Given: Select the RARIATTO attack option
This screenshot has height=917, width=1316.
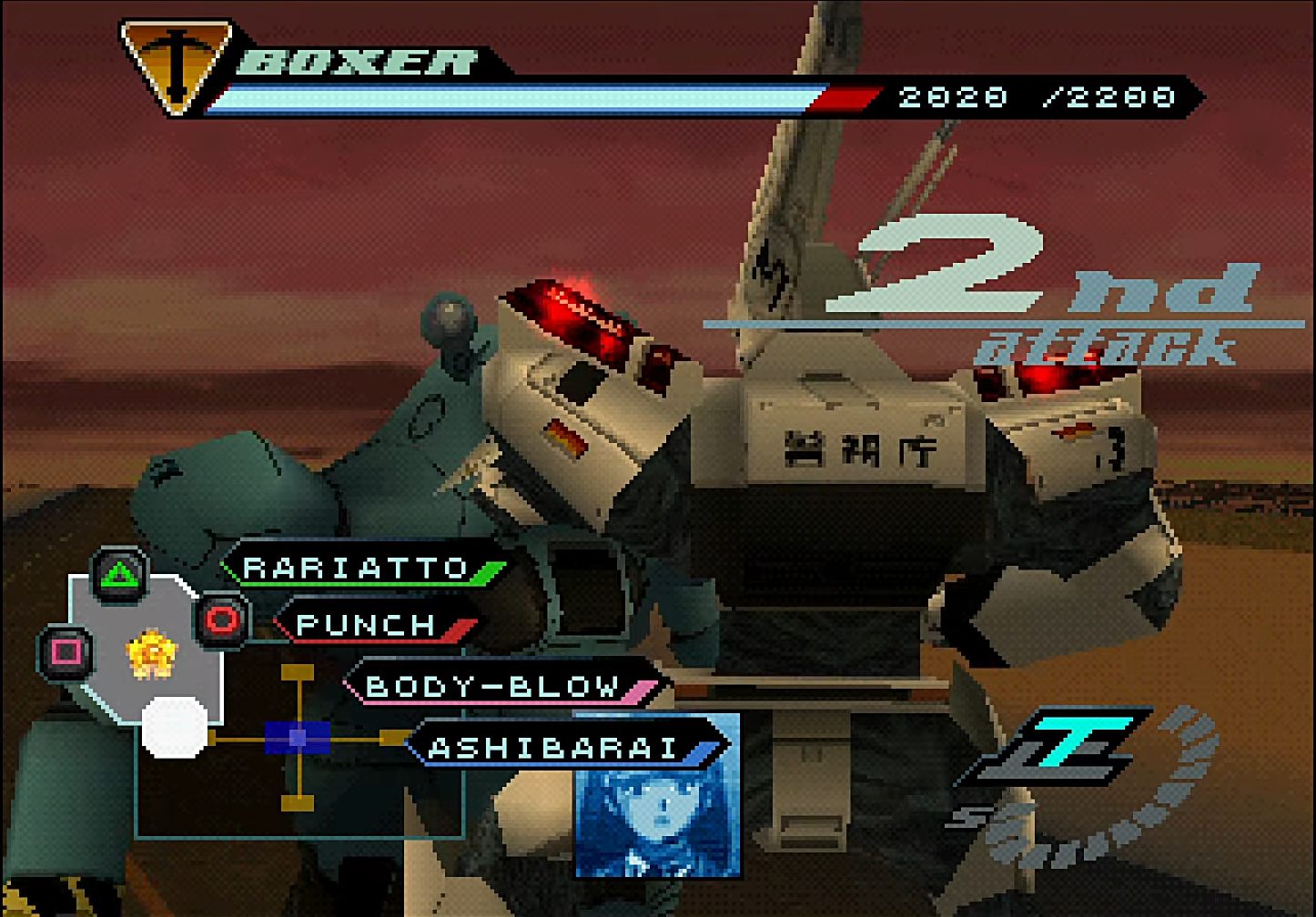Looking at the screenshot, I should [x=357, y=569].
